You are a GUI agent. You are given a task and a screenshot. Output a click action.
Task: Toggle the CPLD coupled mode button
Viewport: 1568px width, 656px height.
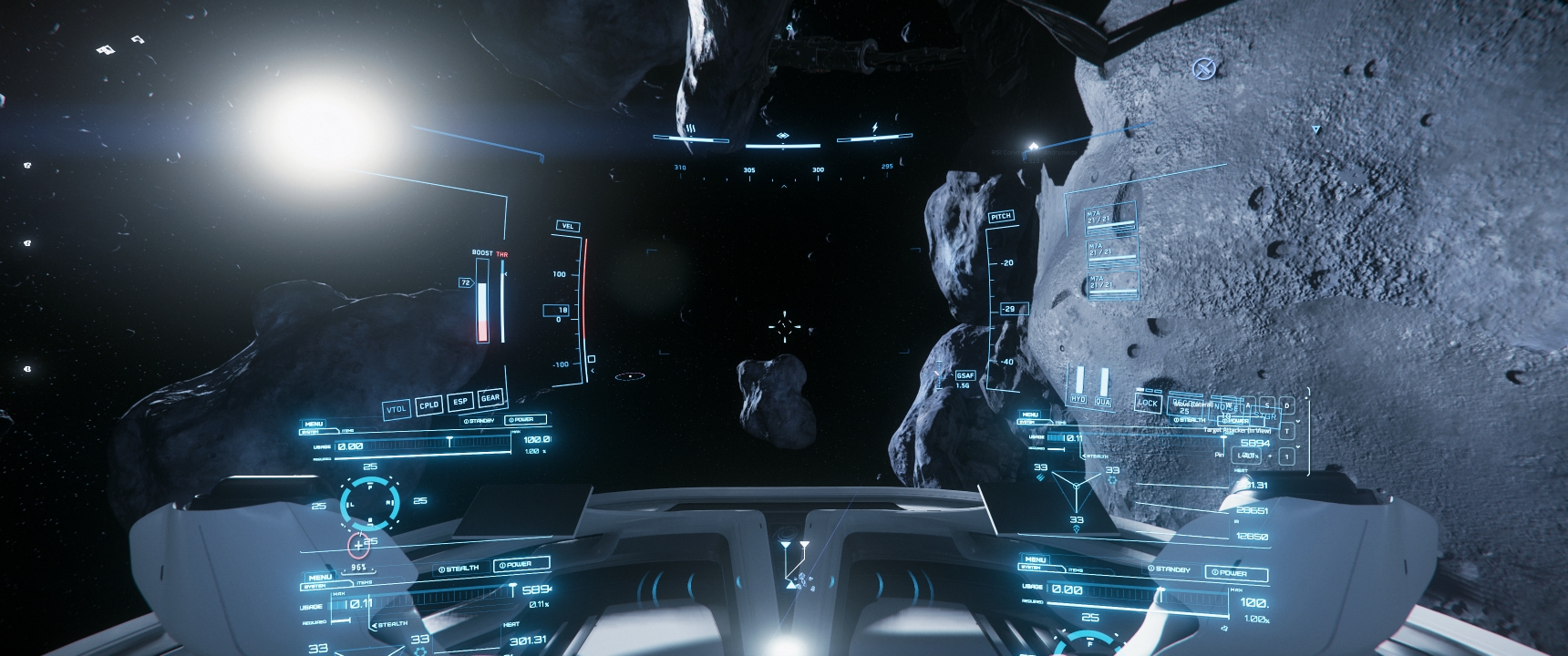click(429, 405)
